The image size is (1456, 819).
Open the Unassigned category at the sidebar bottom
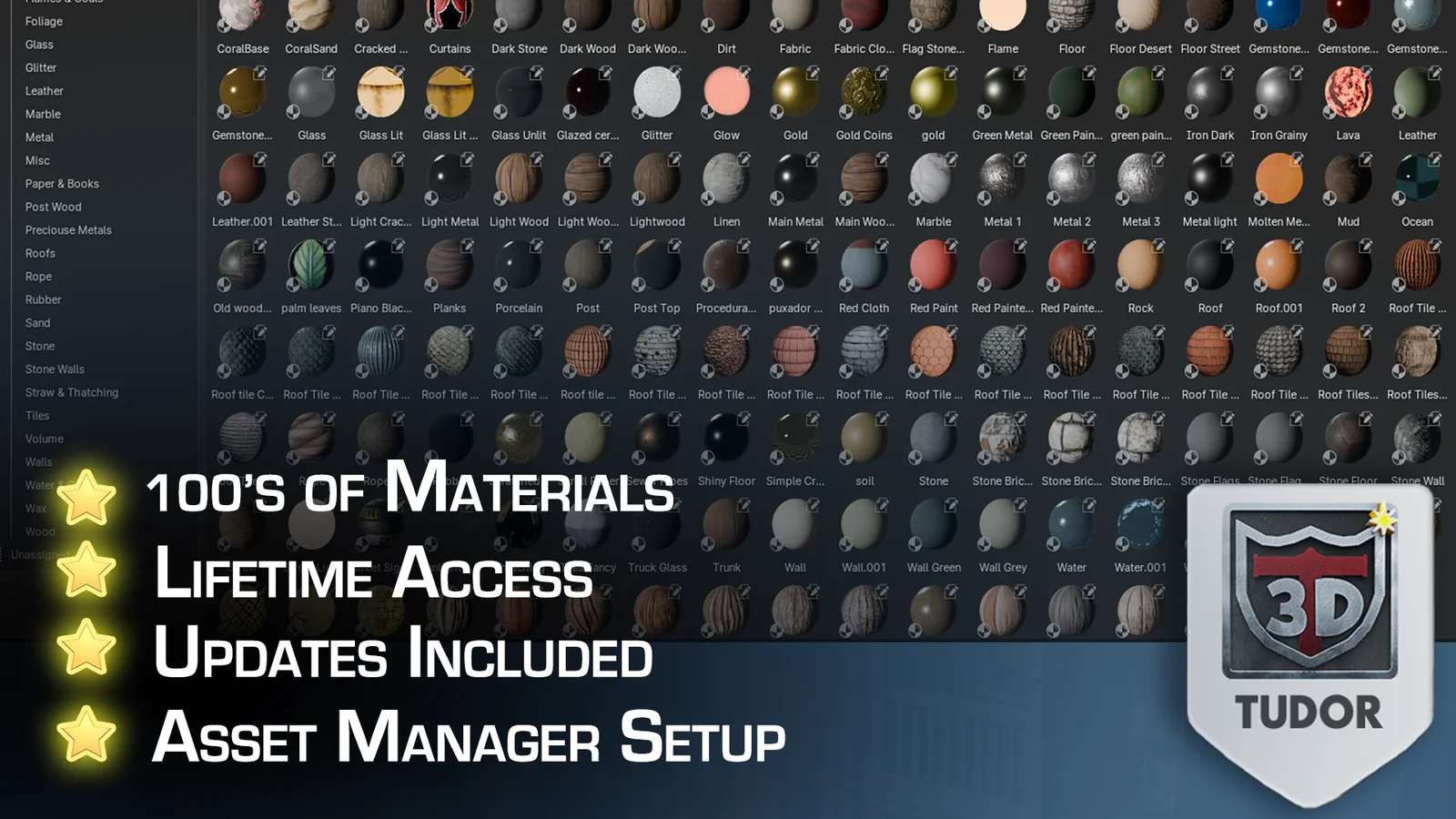38,553
